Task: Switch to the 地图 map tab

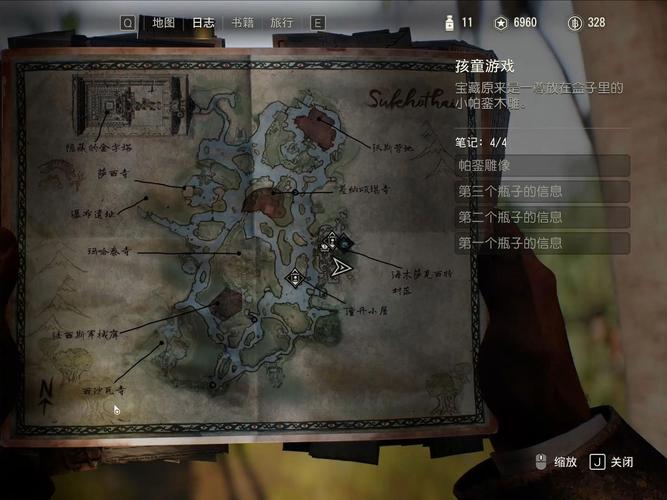Action: point(163,22)
